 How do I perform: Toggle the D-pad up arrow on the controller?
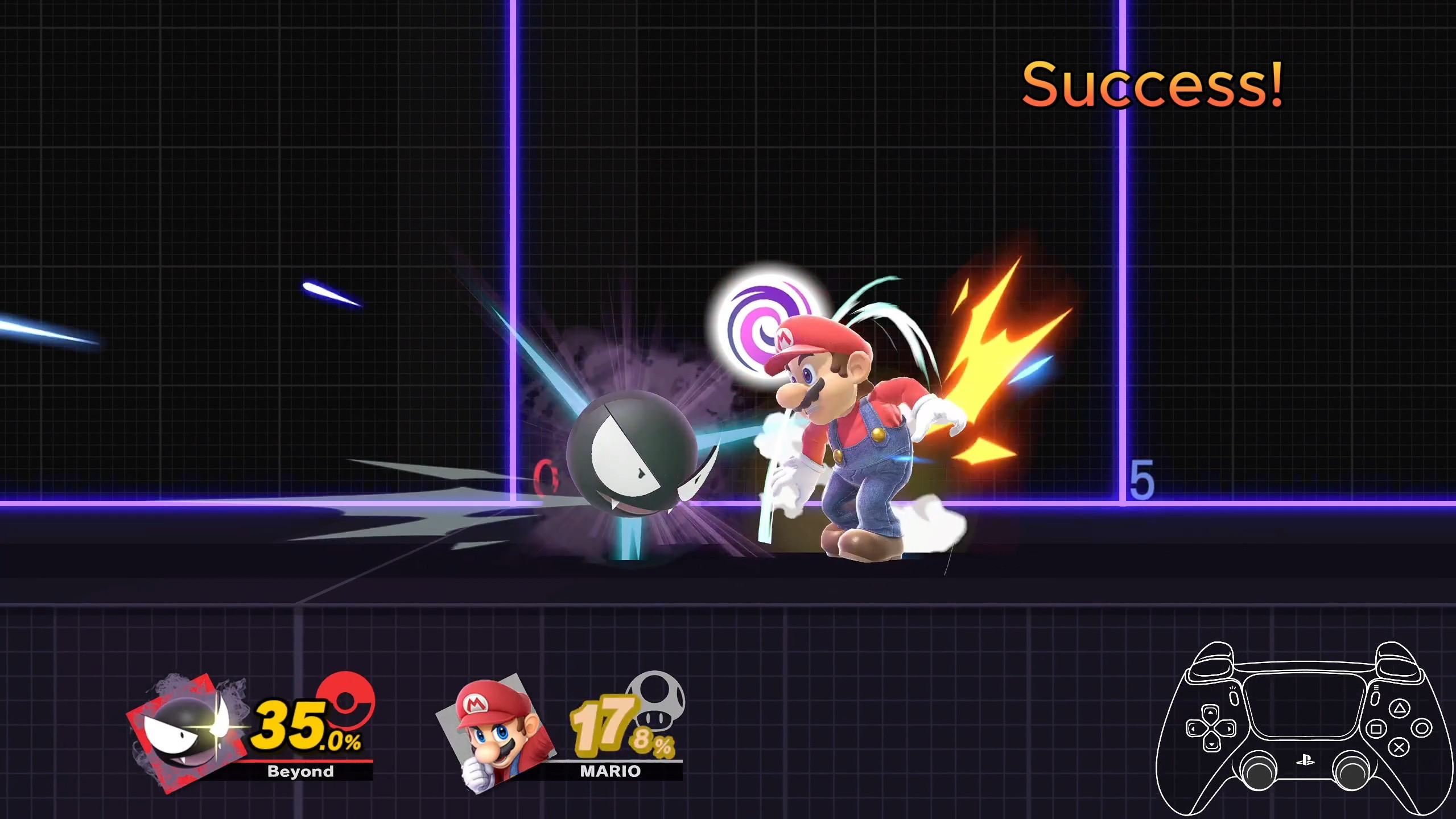tap(1210, 711)
